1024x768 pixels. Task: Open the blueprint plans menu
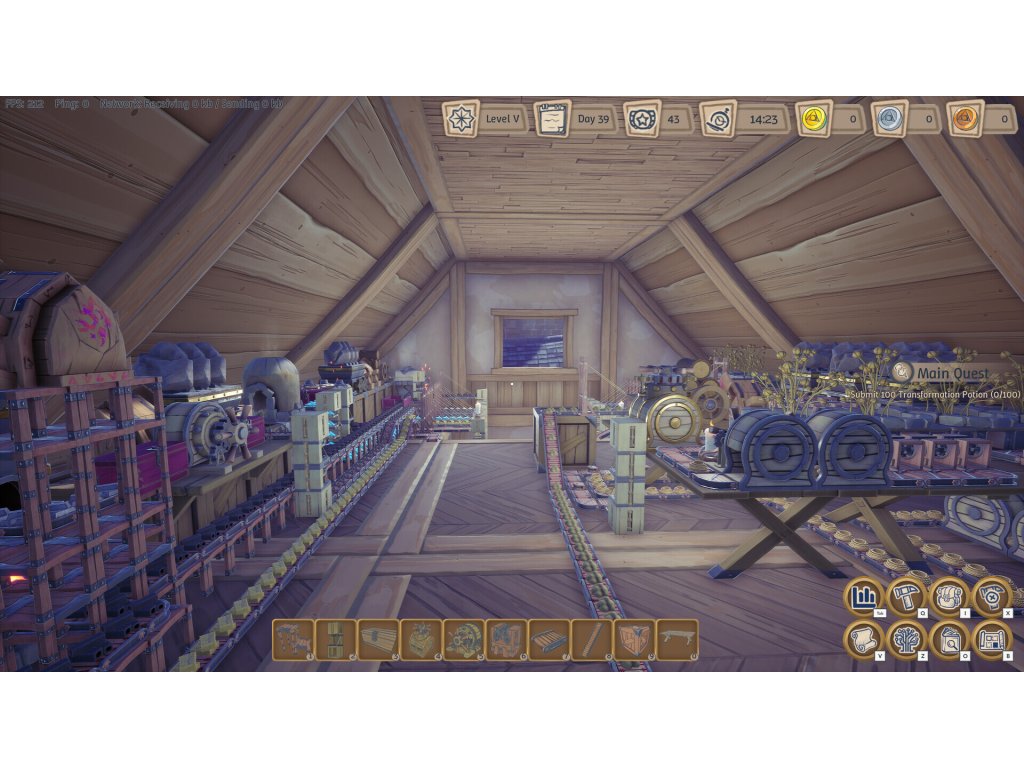pos(992,640)
